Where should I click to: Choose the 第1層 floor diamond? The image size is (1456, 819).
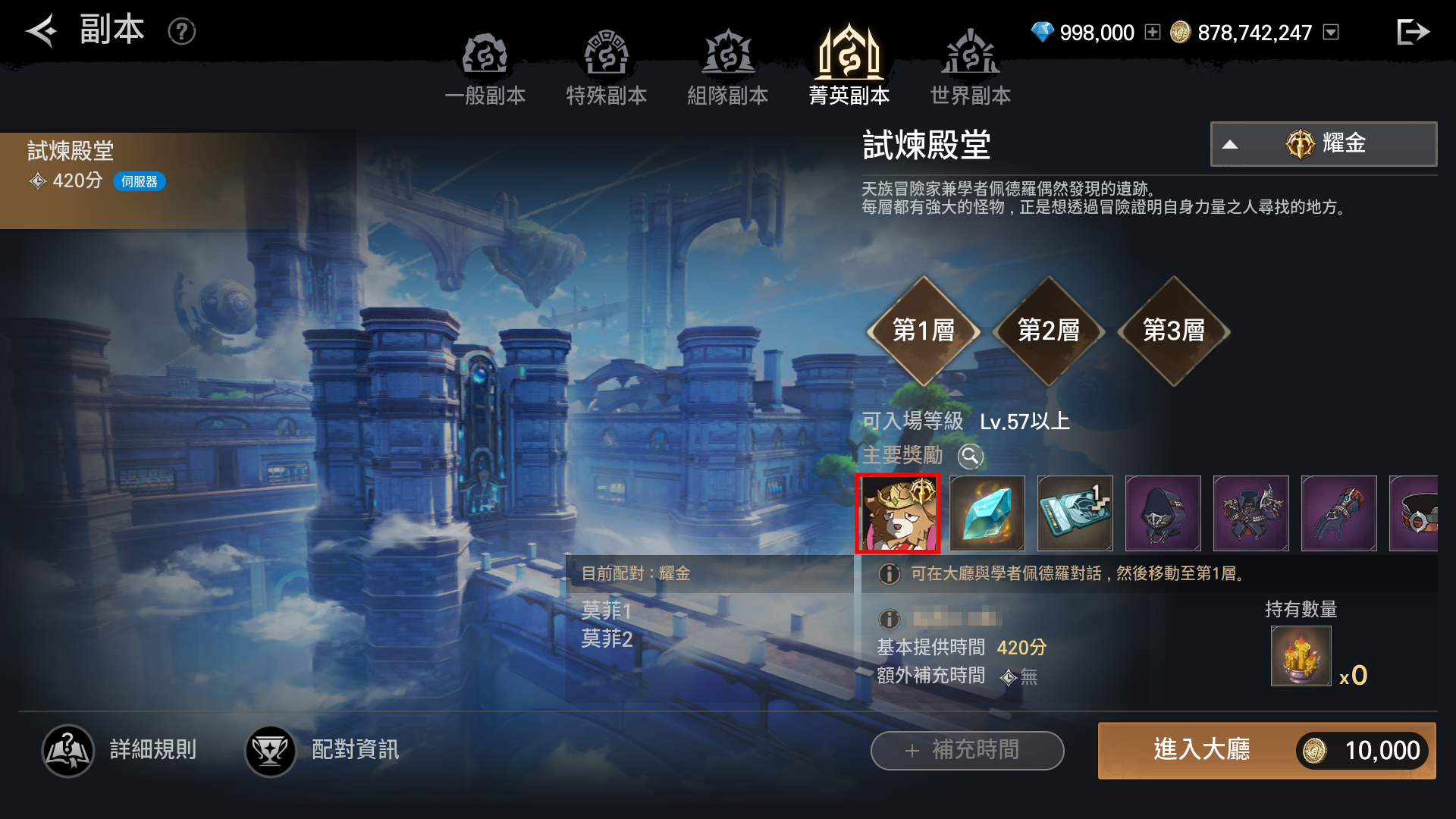(924, 331)
